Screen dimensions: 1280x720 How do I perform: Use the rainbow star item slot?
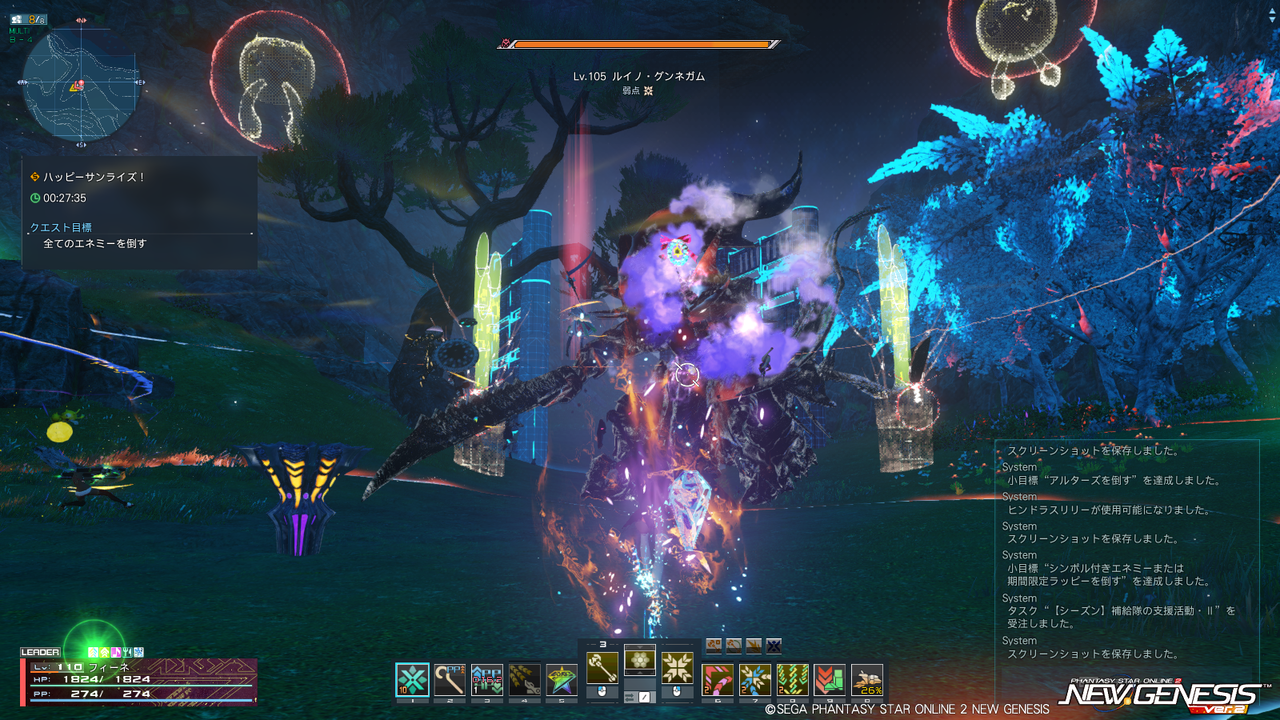tap(561, 680)
